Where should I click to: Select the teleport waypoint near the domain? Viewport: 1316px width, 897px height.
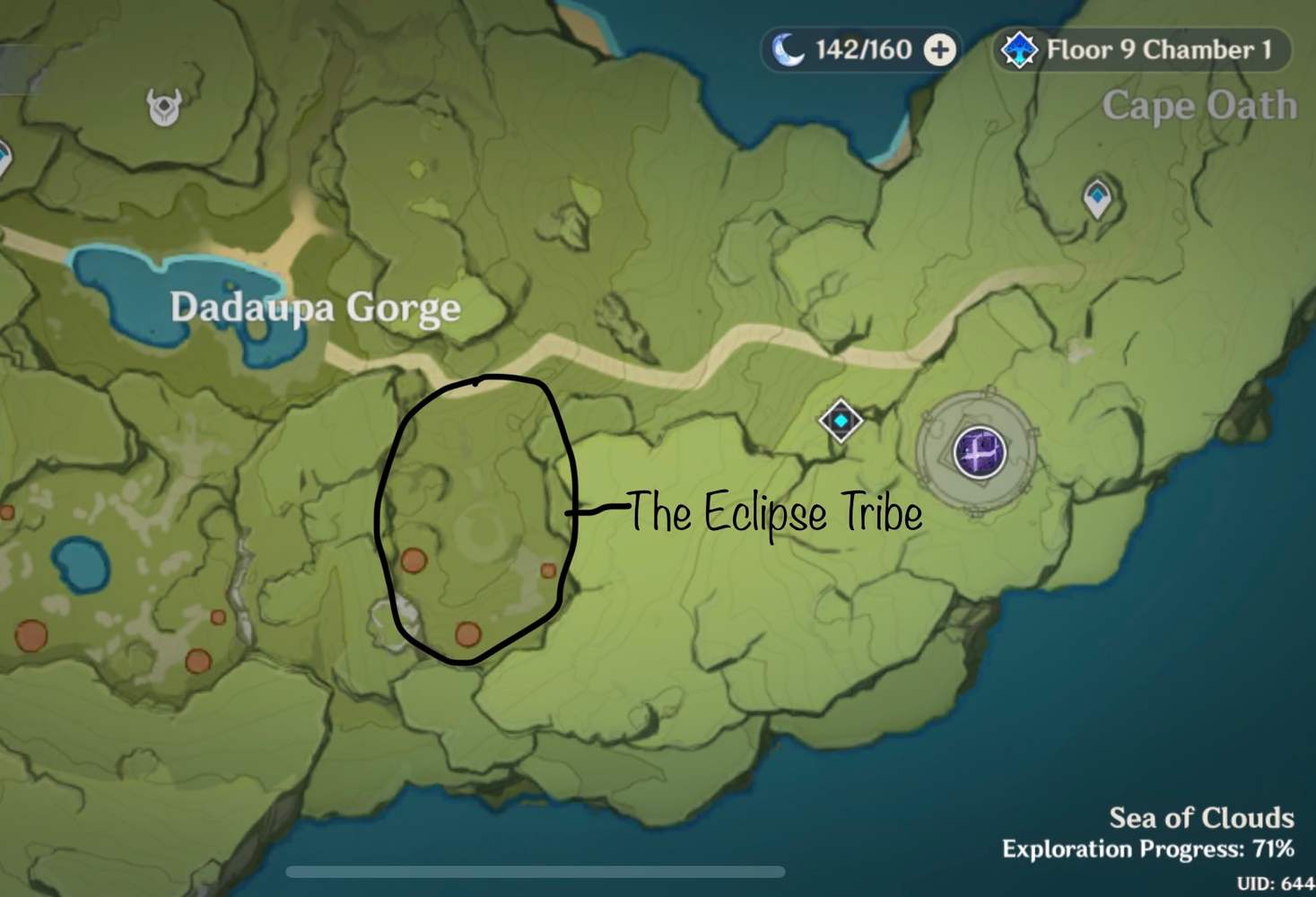coord(840,420)
